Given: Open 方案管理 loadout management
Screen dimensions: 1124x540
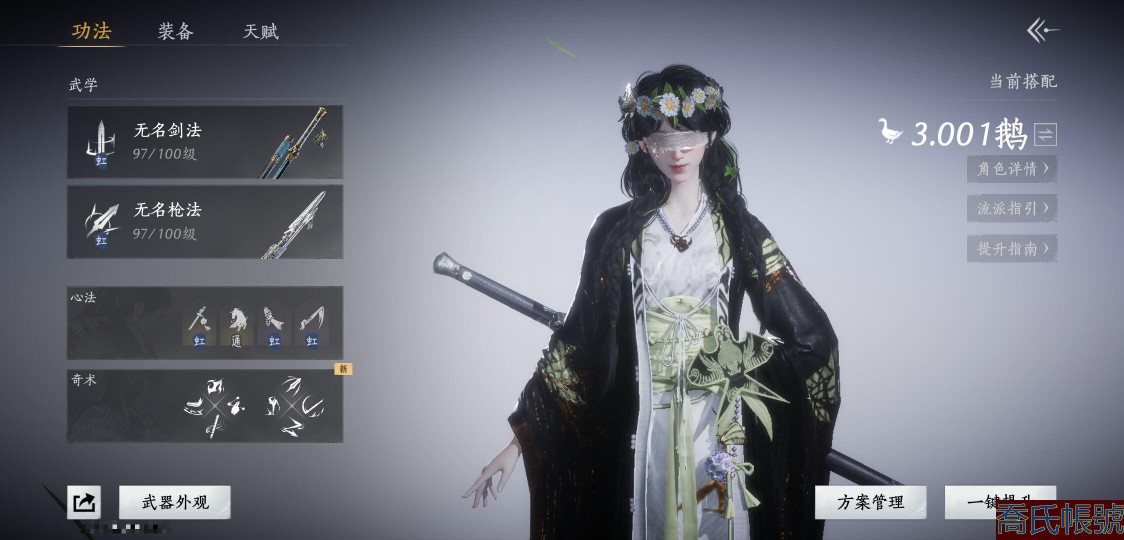Looking at the screenshot, I should (870, 502).
